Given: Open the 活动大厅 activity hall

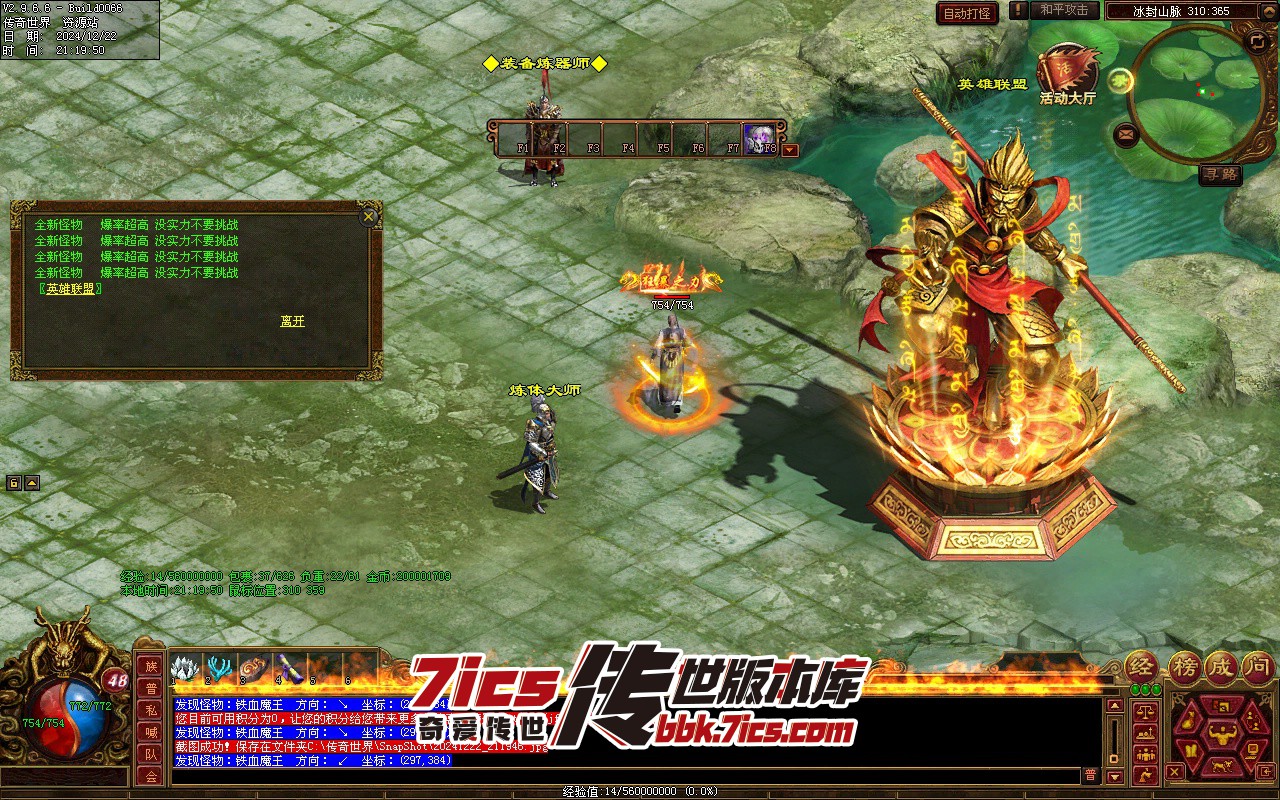Looking at the screenshot, I should [x=1068, y=73].
